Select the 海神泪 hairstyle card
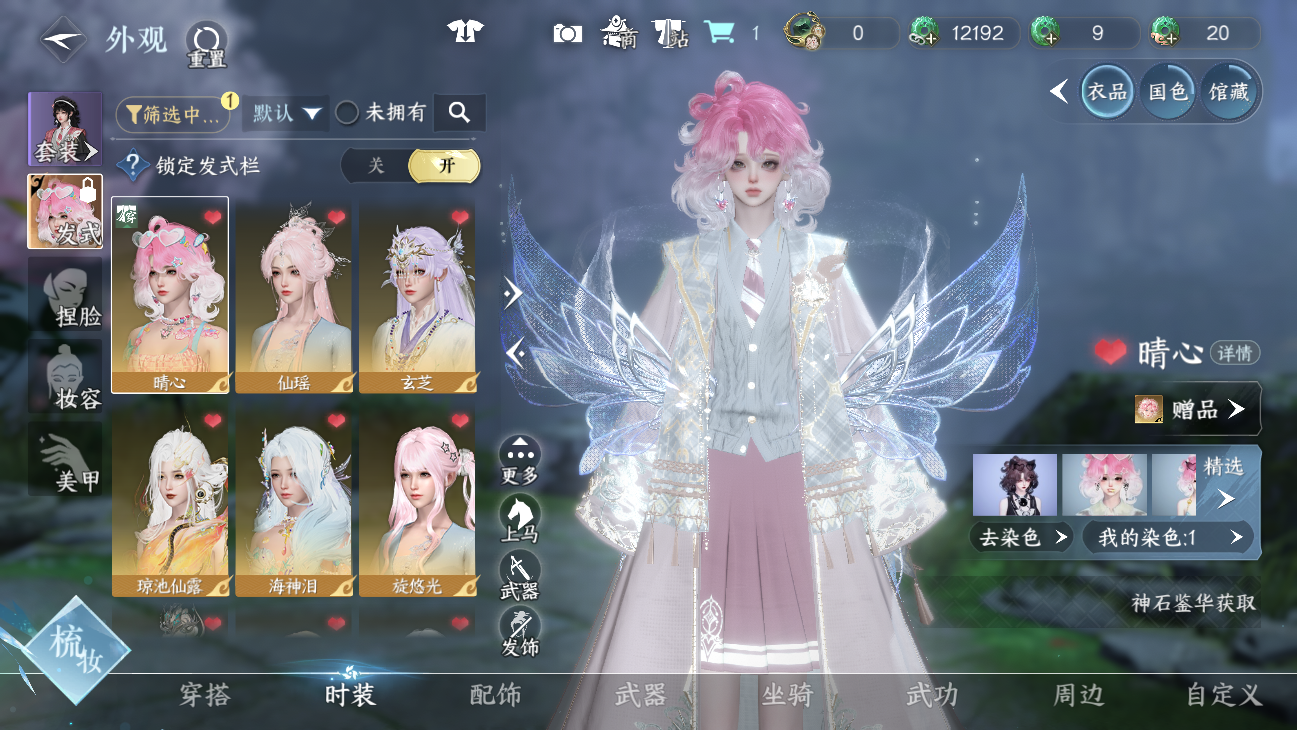 (294, 500)
